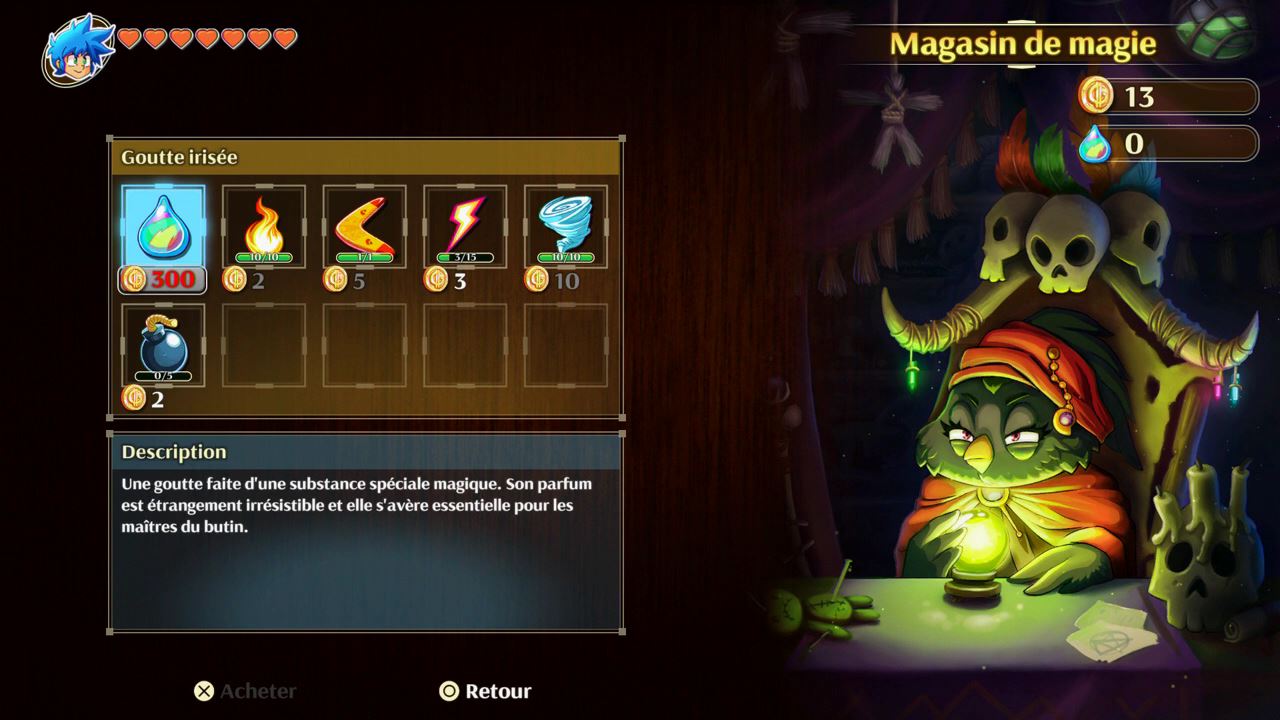Pick the lightning bolt magic item
Viewport: 1280px width, 720px height.
pos(465,227)
